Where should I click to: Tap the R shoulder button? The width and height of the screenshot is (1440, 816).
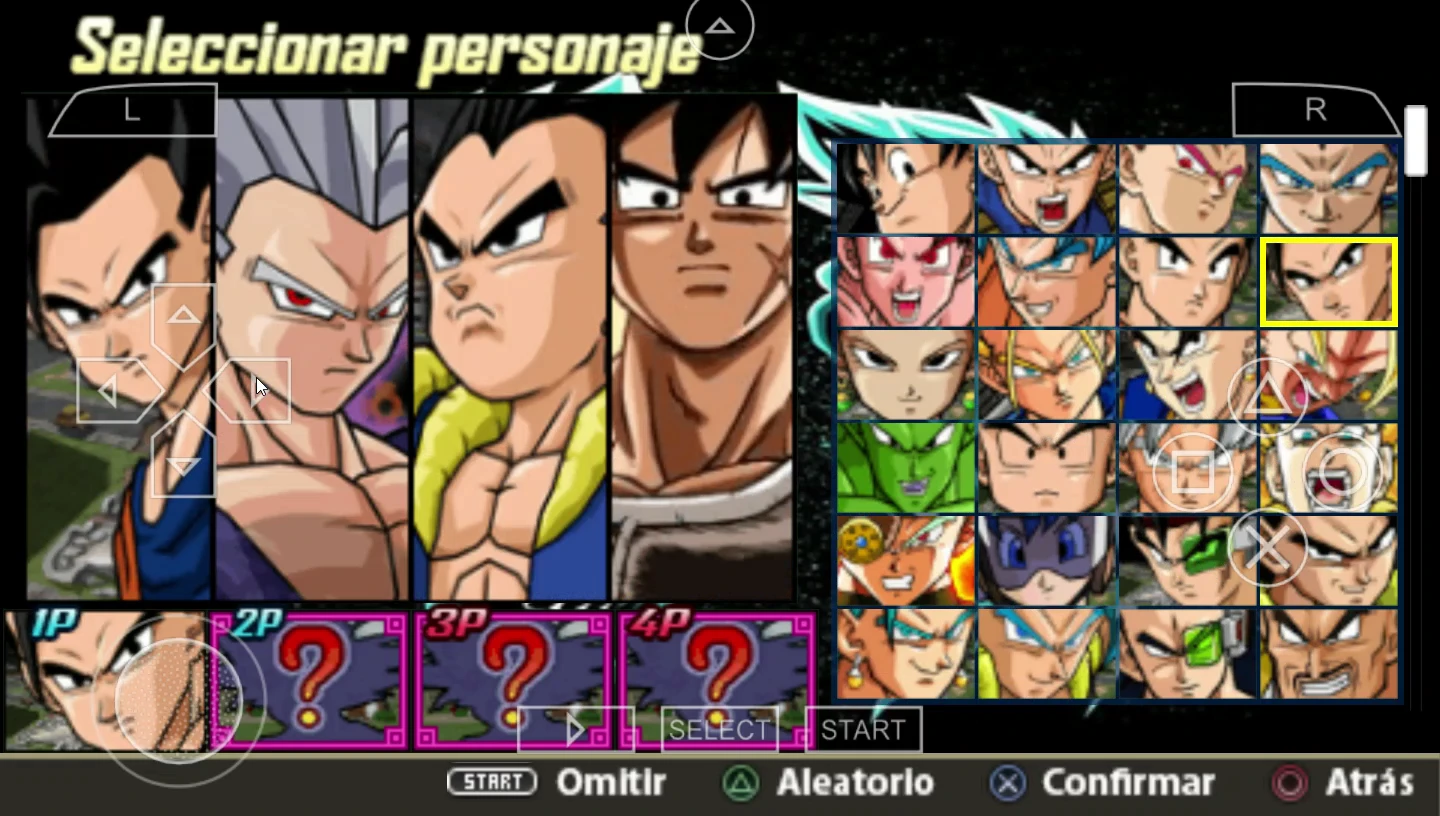click(1315, 111)
